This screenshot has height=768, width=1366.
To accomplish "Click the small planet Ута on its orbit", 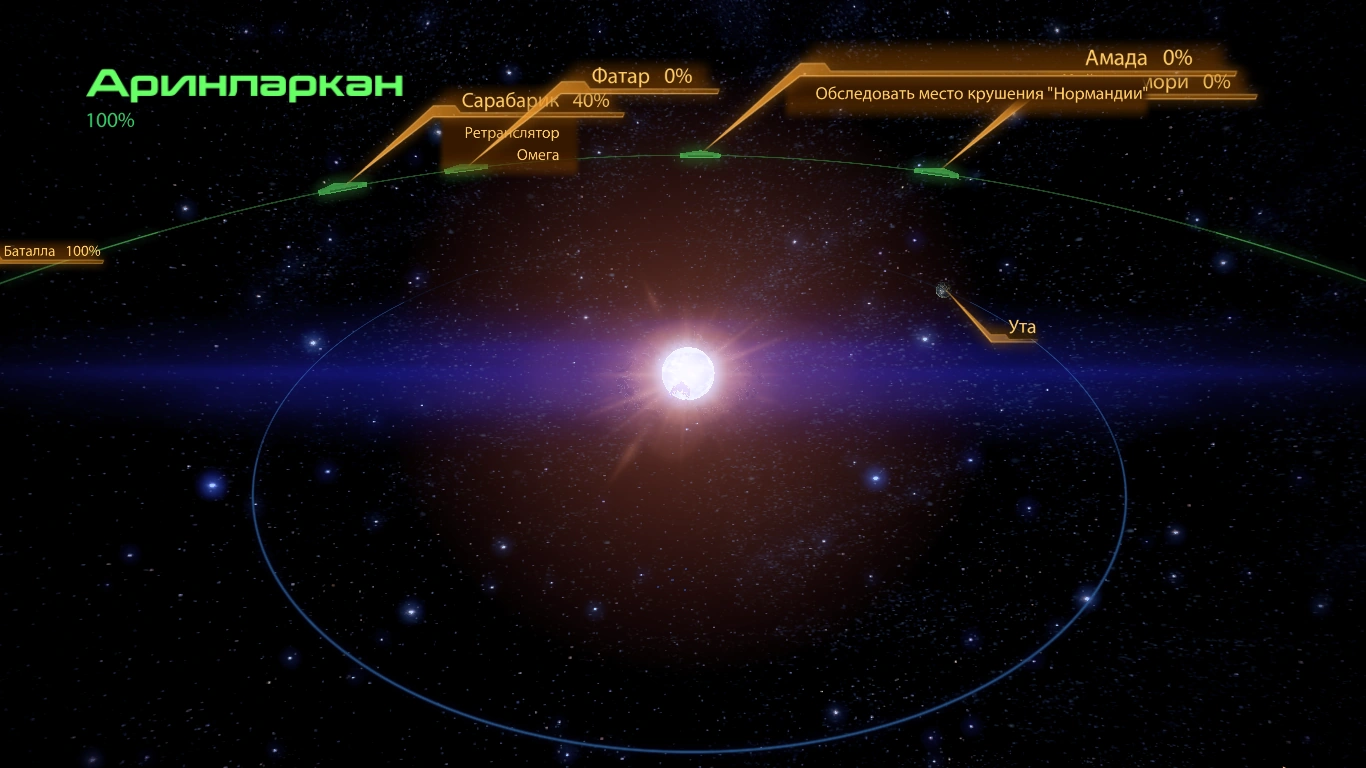I will (x=941, y=291).
